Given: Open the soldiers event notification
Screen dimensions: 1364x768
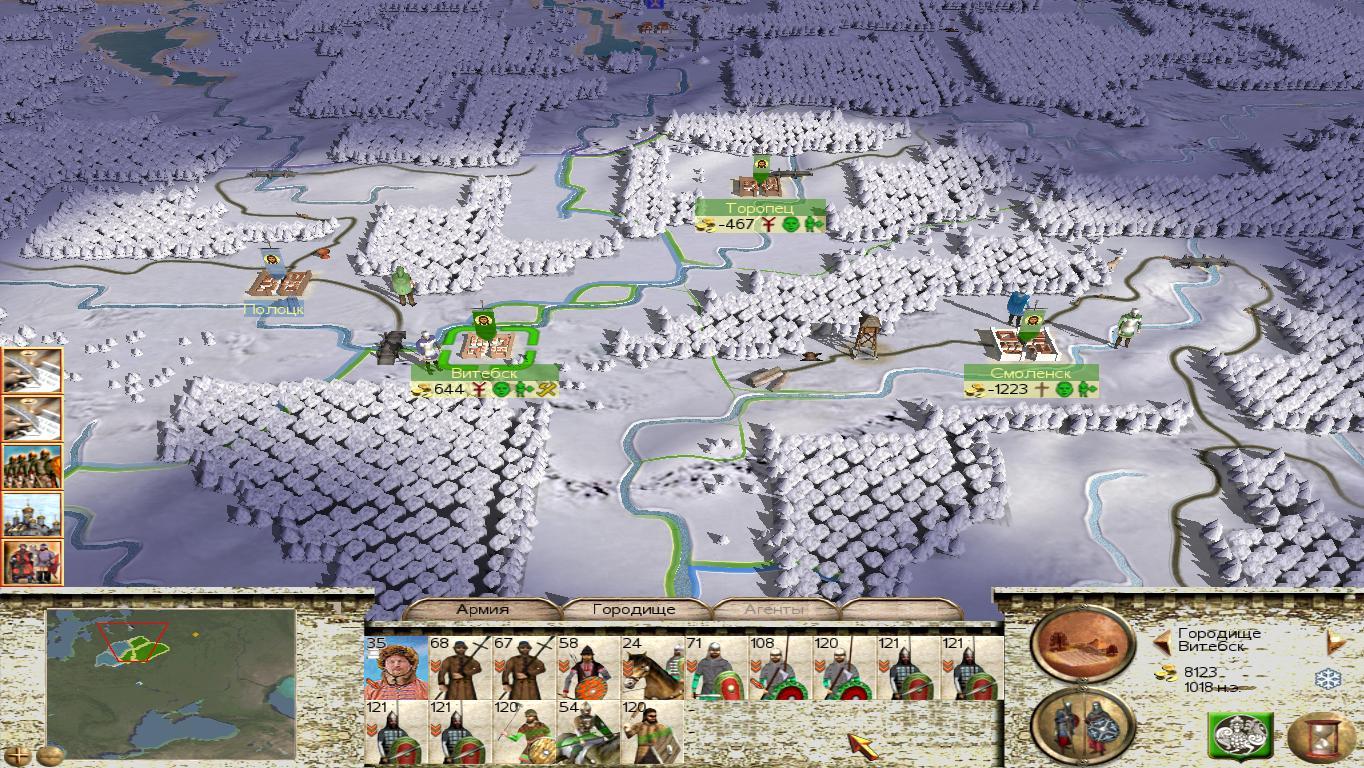Looking at the screenshot, I should (33, 467).
